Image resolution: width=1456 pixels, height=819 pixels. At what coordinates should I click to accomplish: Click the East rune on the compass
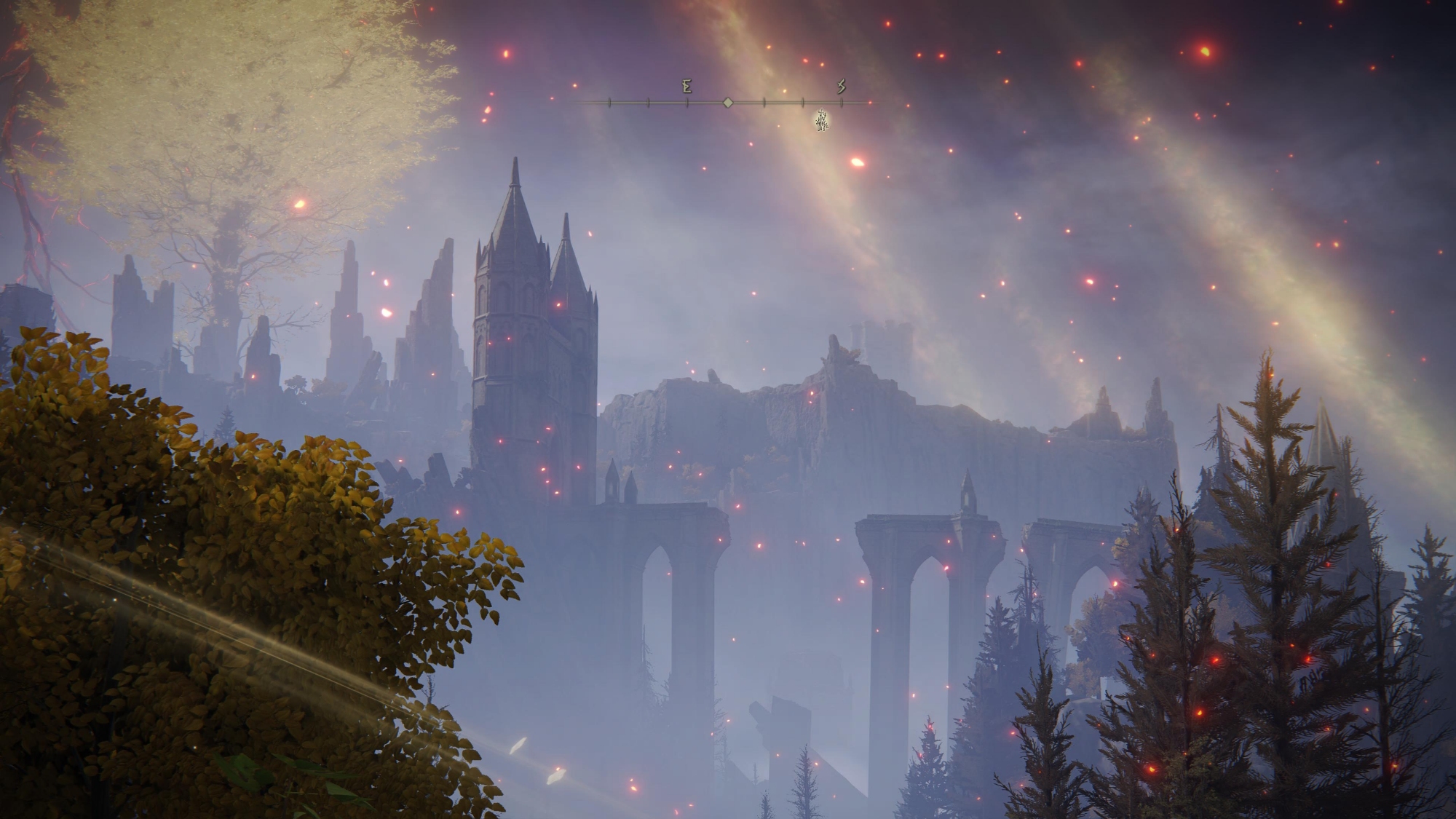(x=687, y=87)
